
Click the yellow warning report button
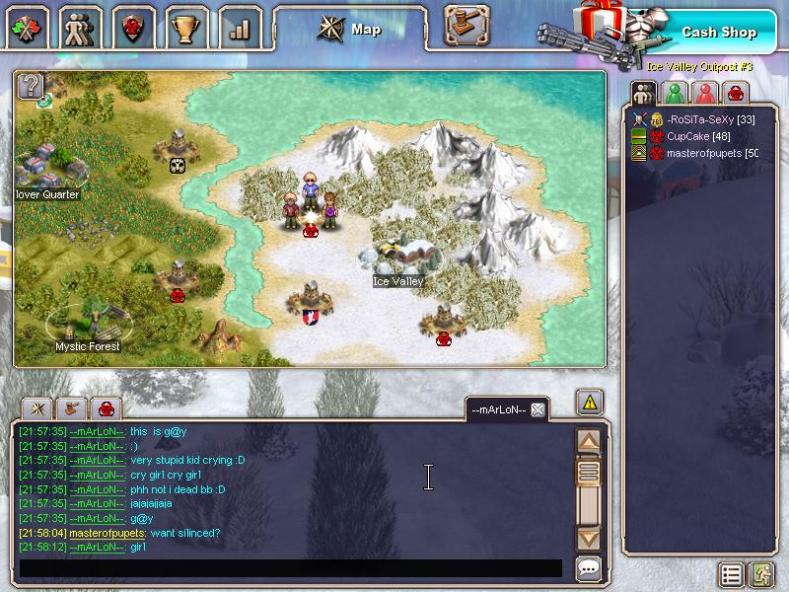pyautogui.click(x=589, y=403)
